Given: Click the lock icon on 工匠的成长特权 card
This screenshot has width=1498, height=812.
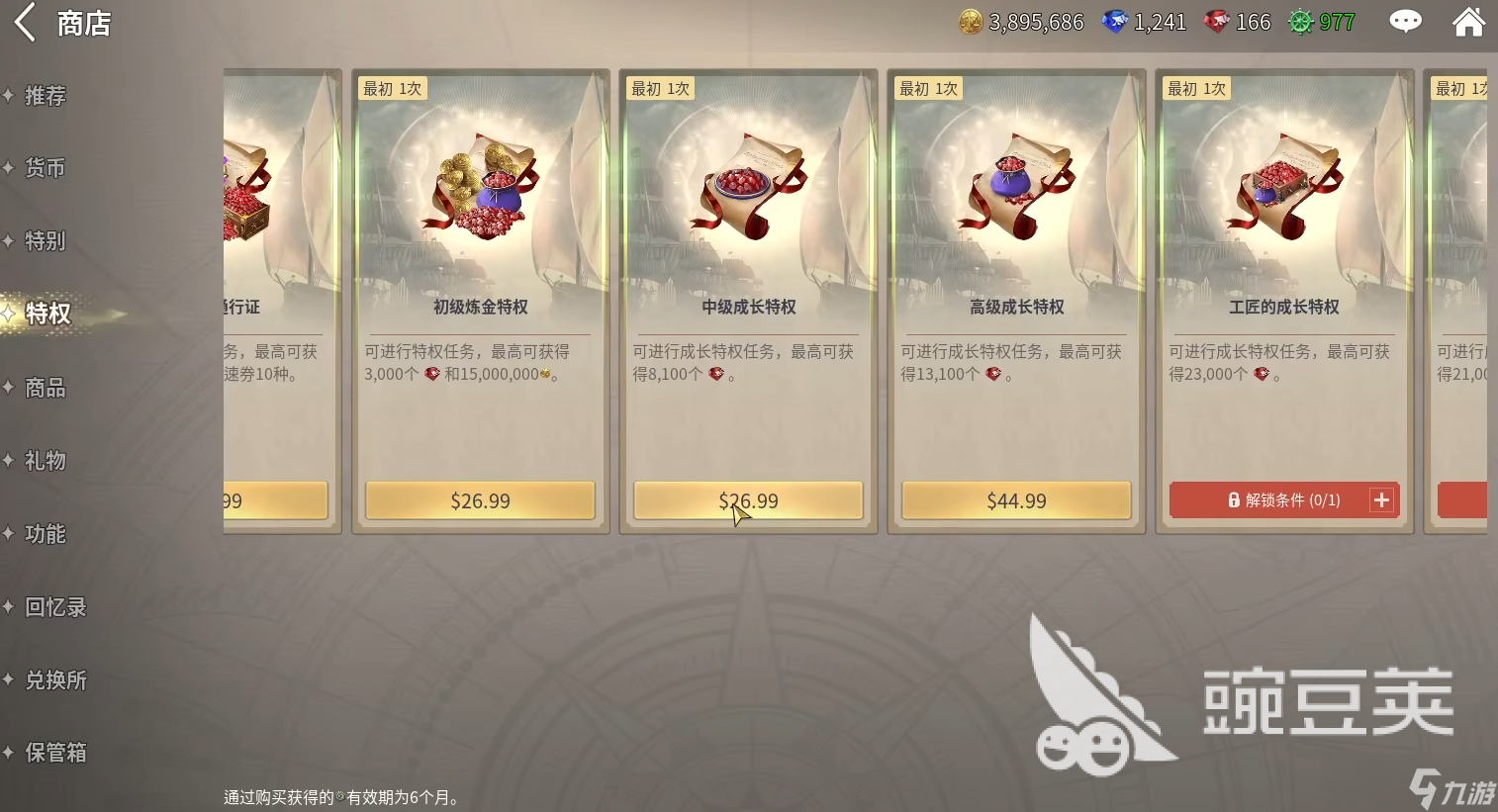Looking at the screenshot, I should click(x=1234, y=499).
